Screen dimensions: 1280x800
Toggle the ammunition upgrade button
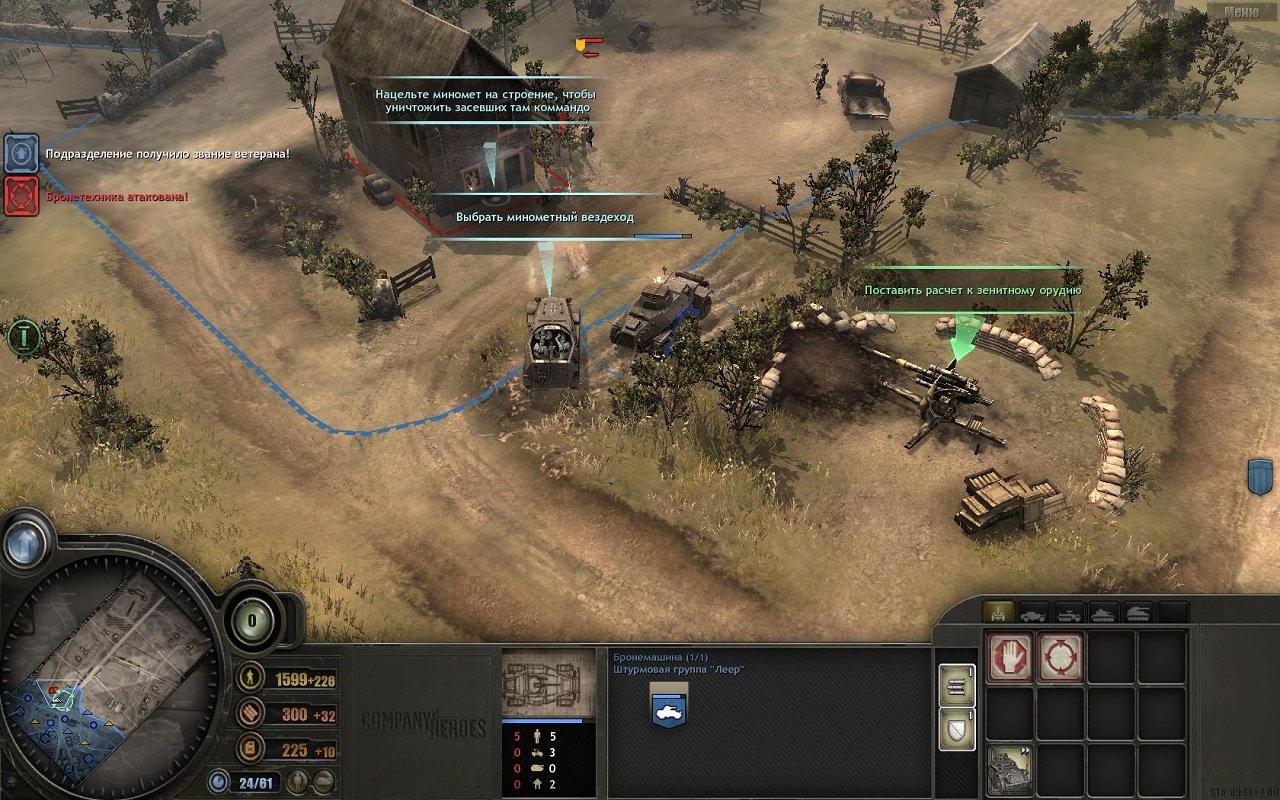[956, 685]
